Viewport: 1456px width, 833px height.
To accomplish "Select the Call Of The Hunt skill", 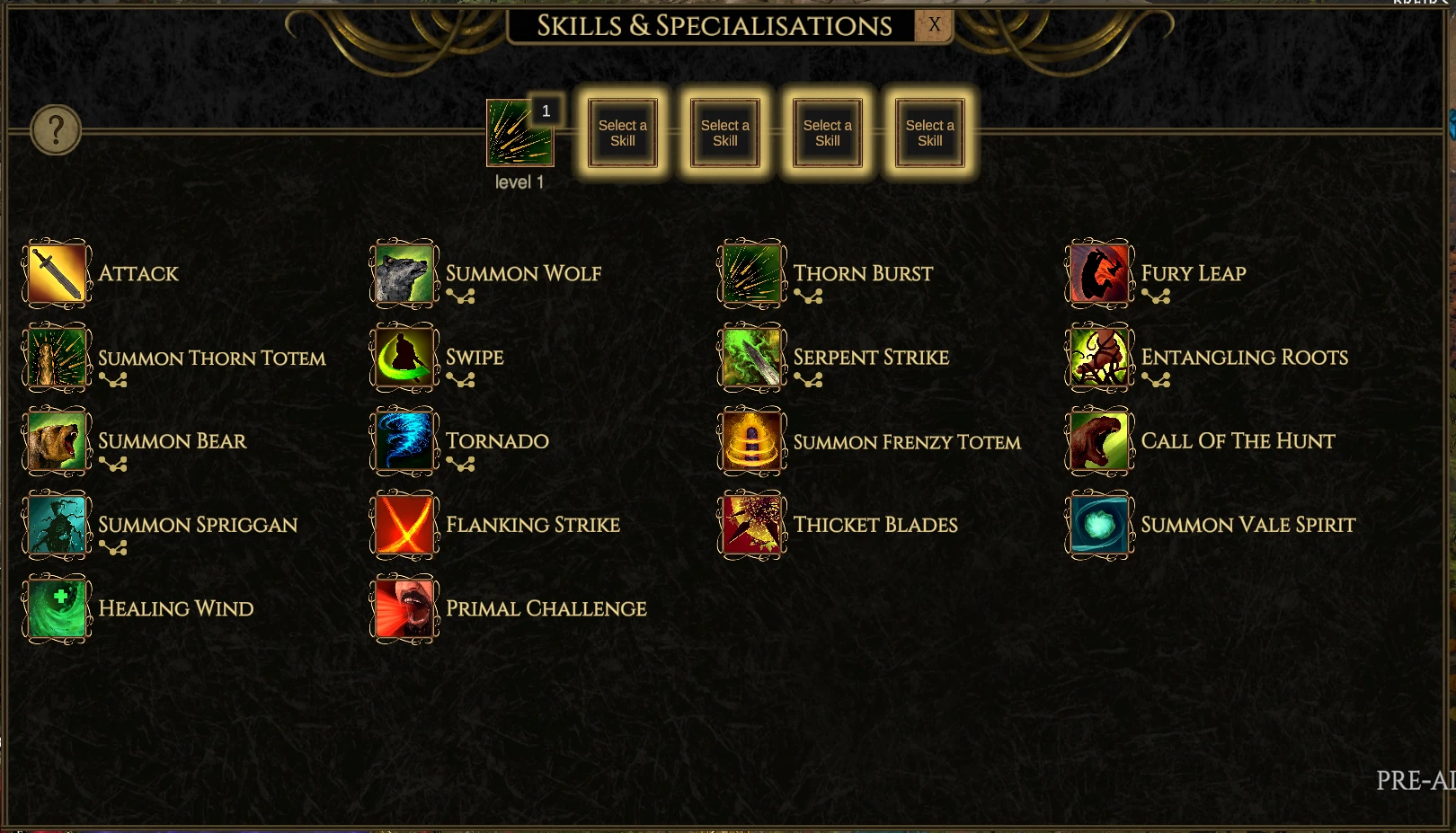I will click(x=1097, y=440).
